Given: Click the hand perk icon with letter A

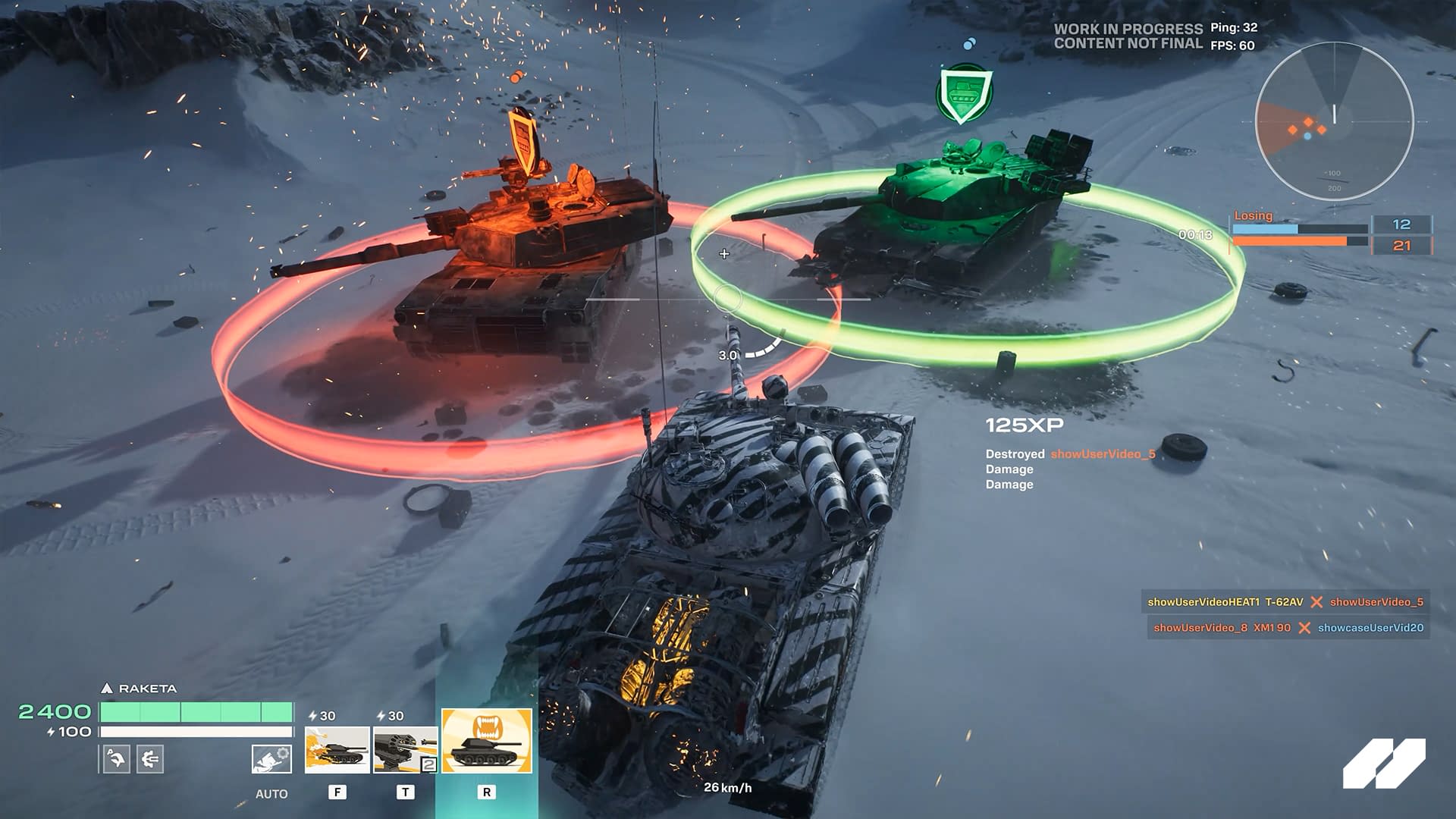Looking at the screenshot, I should [116, 758].
